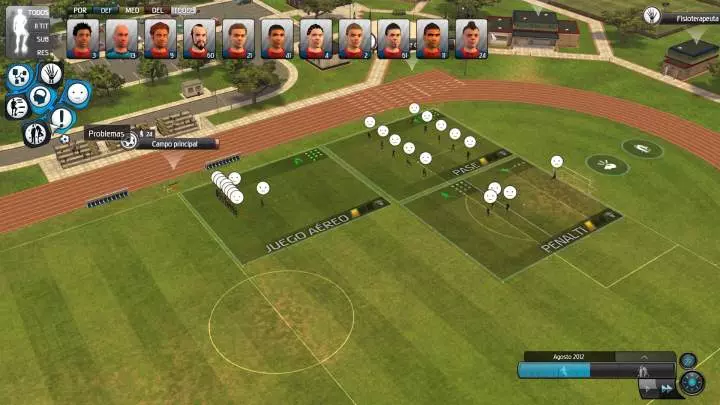The image size is (720, 405).
Task: Expand the Agosto 2012 calendar arrow
Action: 644,356
